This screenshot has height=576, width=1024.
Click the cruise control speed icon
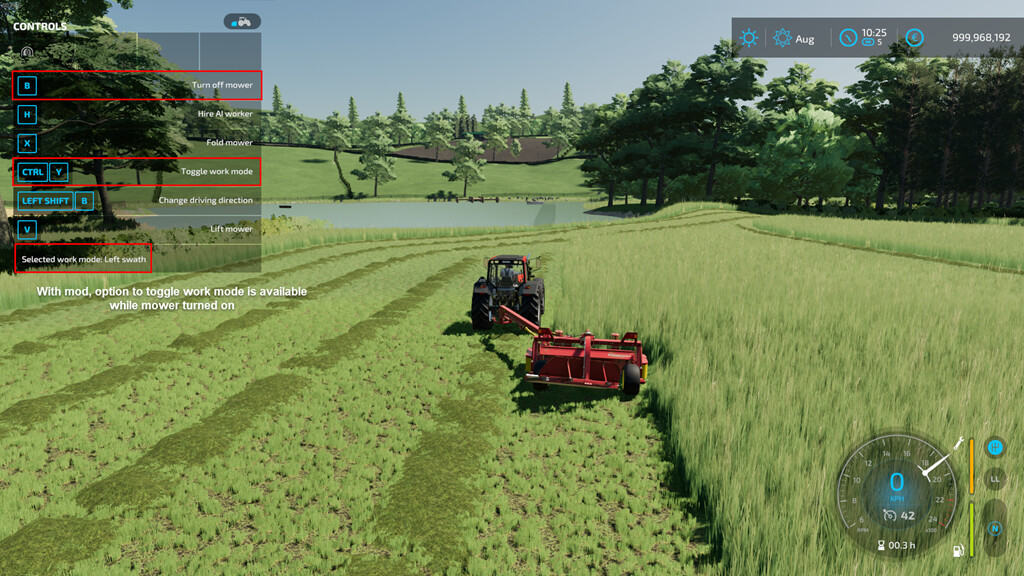point(890,515)
